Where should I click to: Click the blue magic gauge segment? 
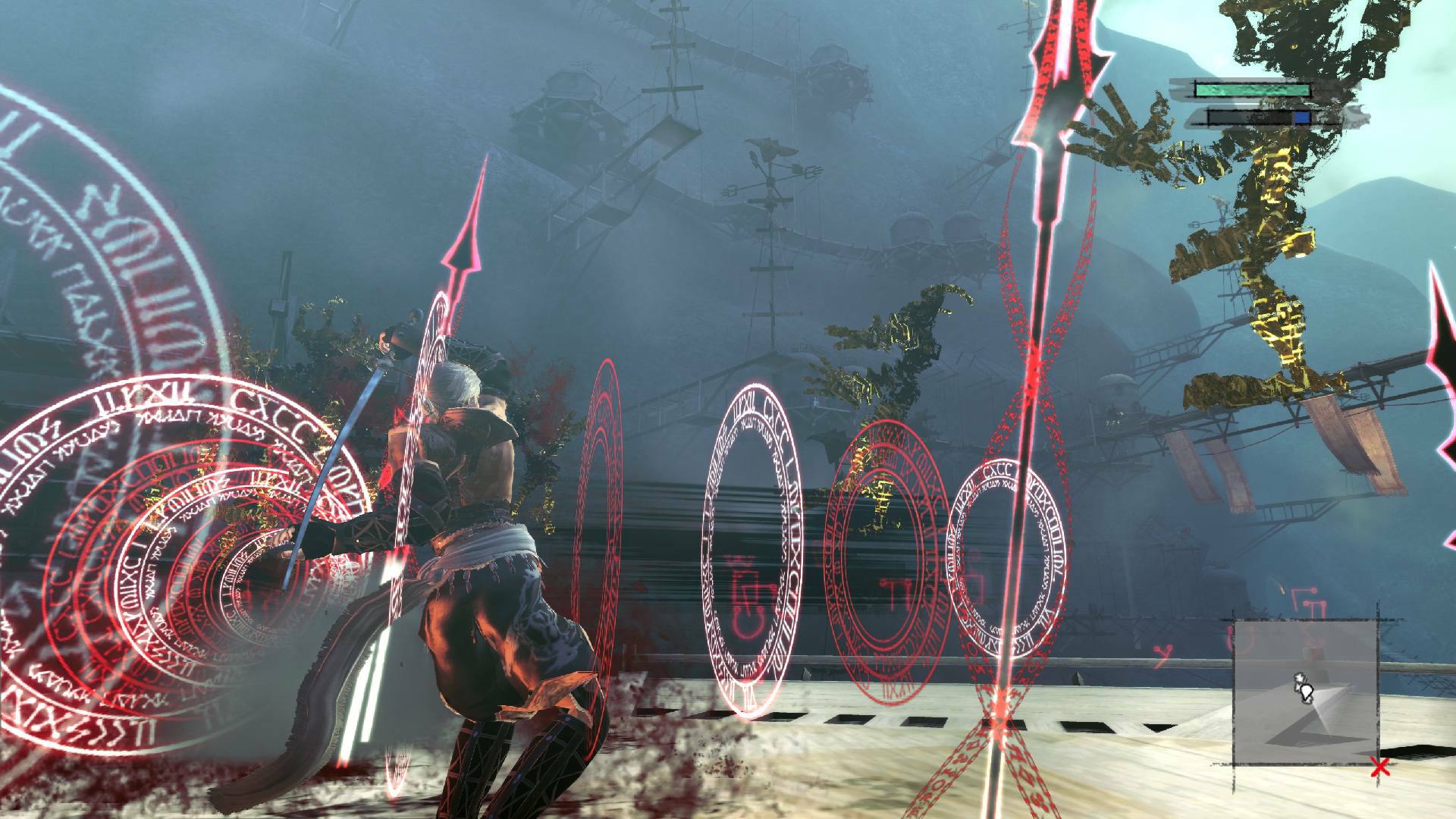1301,118
